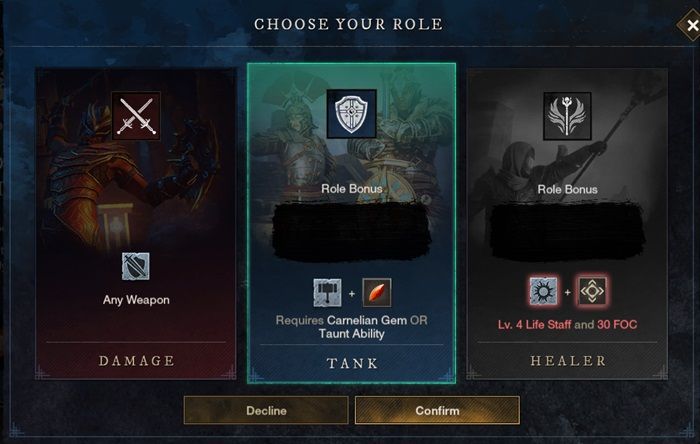The width and height of the screenshot is (700, 444).
Task: Click the Any Weapon icon
Action: pos(136,266)
